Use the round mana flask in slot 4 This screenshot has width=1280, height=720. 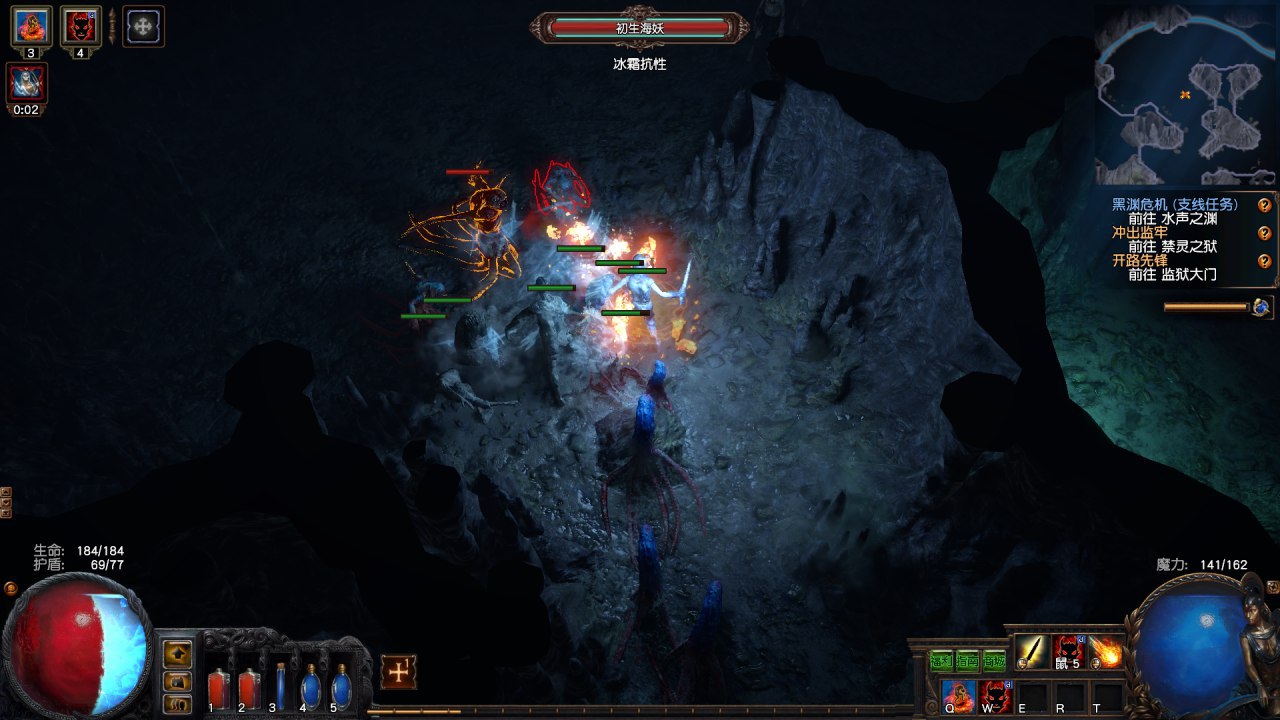tap(310, 688)
